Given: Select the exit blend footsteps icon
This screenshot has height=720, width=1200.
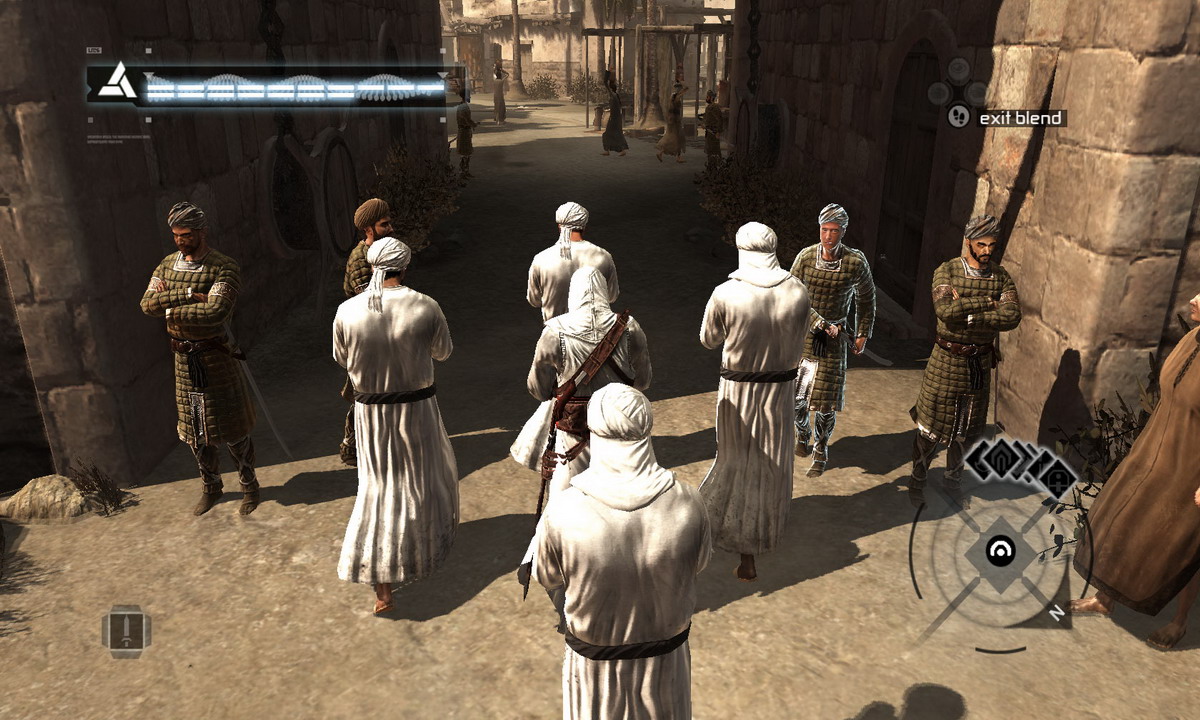Looking at the screenshot, I should (x=958, y=117).
